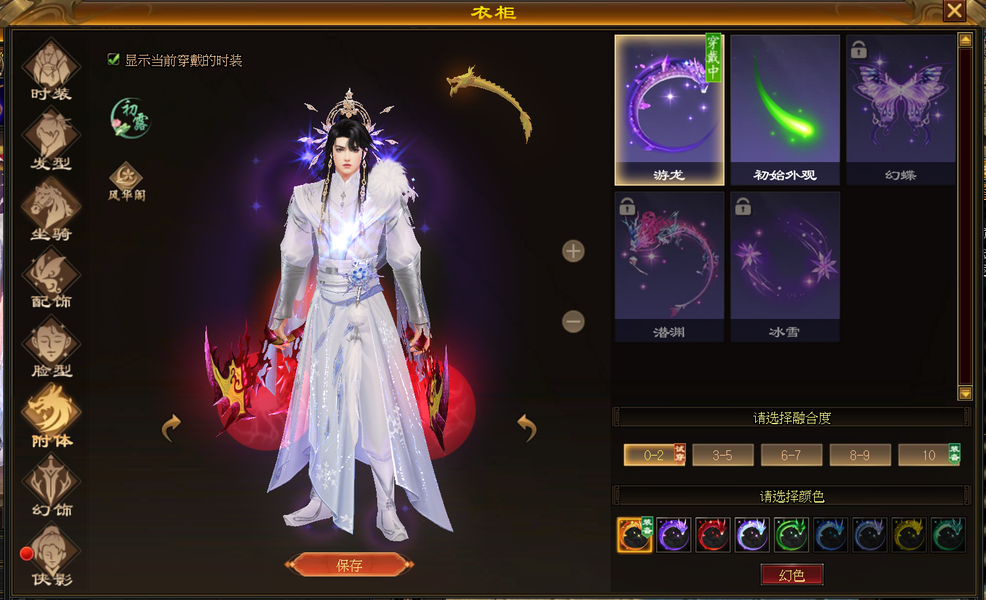Screen dimensions: 986x600
Task: Choose the locked 冰雪 appearance
Action: tap(784, 266)
